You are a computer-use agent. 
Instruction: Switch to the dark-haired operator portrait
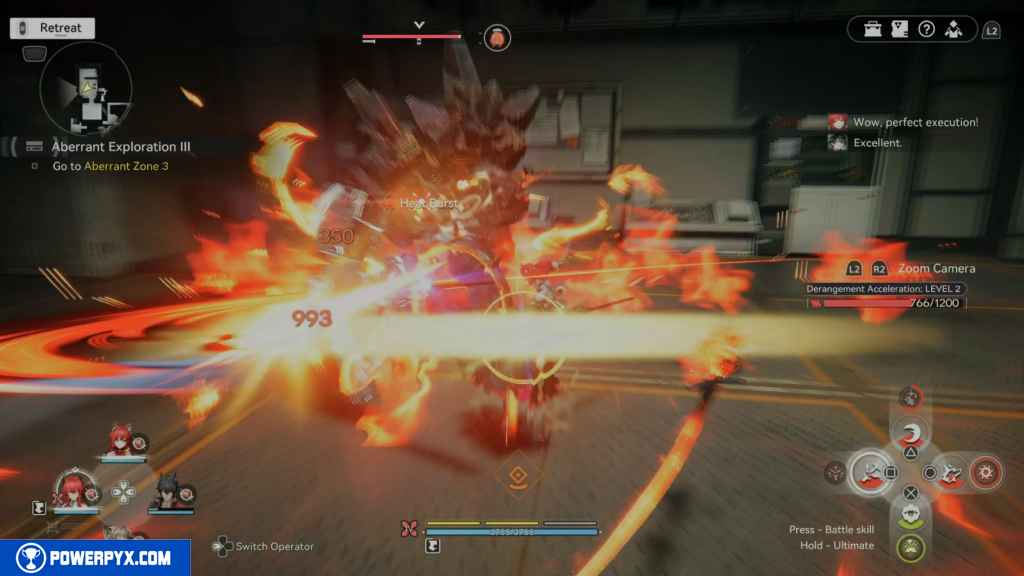tap(167, 492)
